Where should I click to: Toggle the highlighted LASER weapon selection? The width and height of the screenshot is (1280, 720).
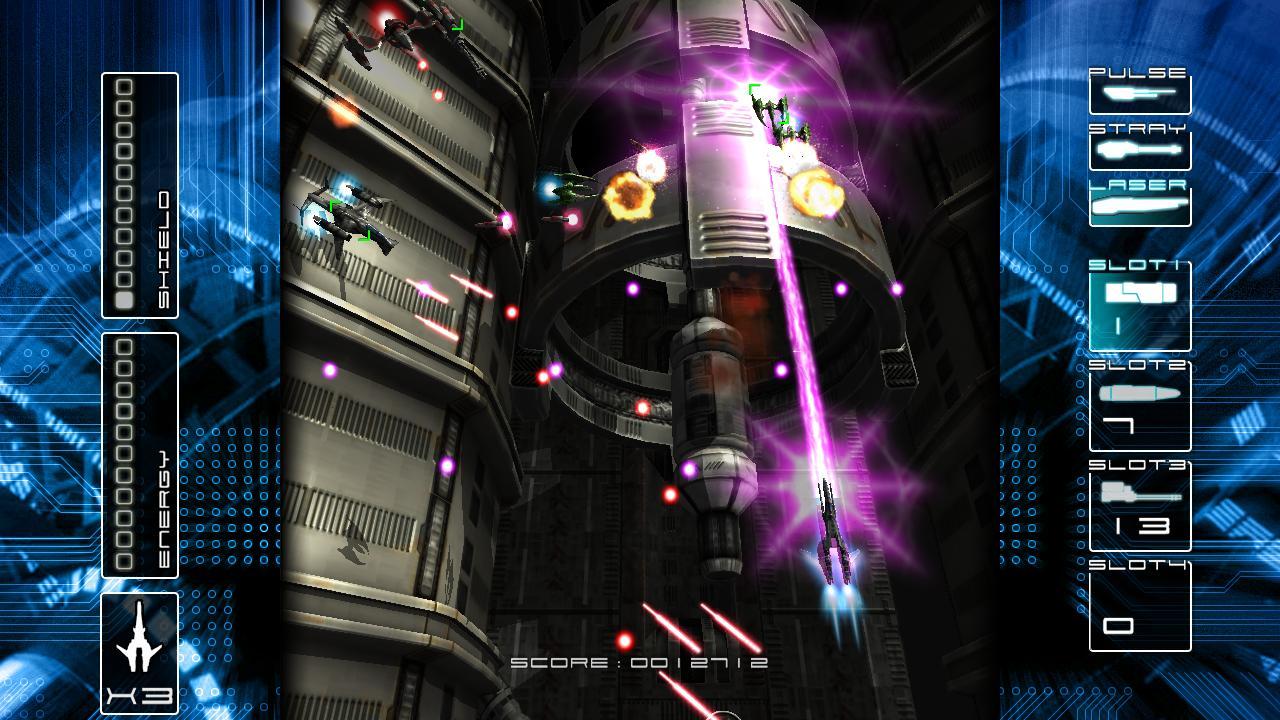[x=1140, y=204]
